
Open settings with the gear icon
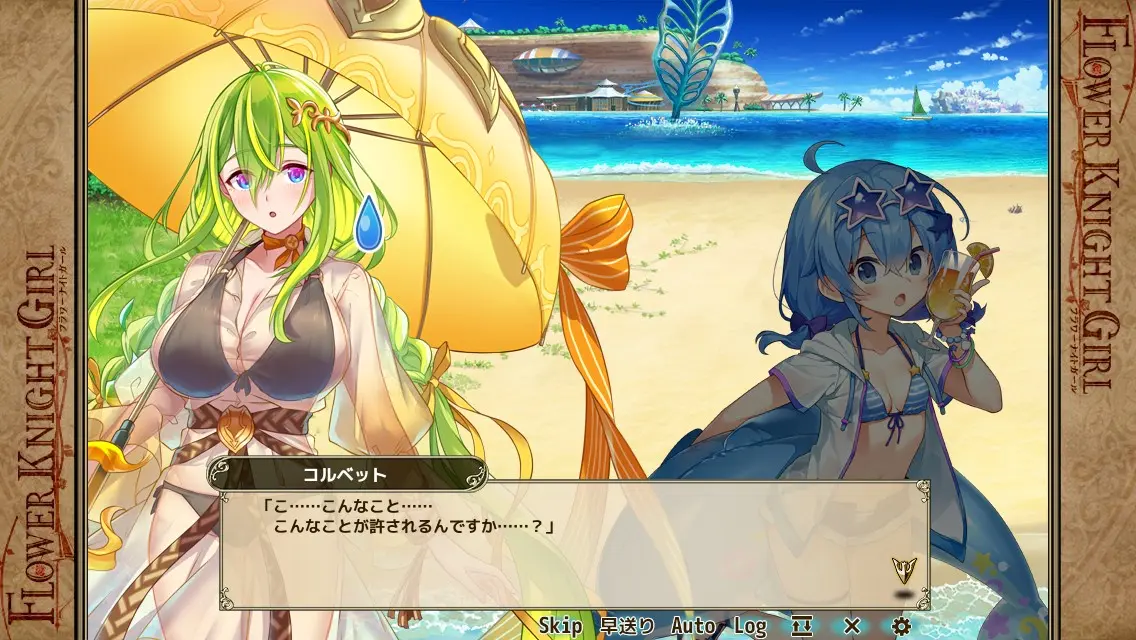(901, 626)
